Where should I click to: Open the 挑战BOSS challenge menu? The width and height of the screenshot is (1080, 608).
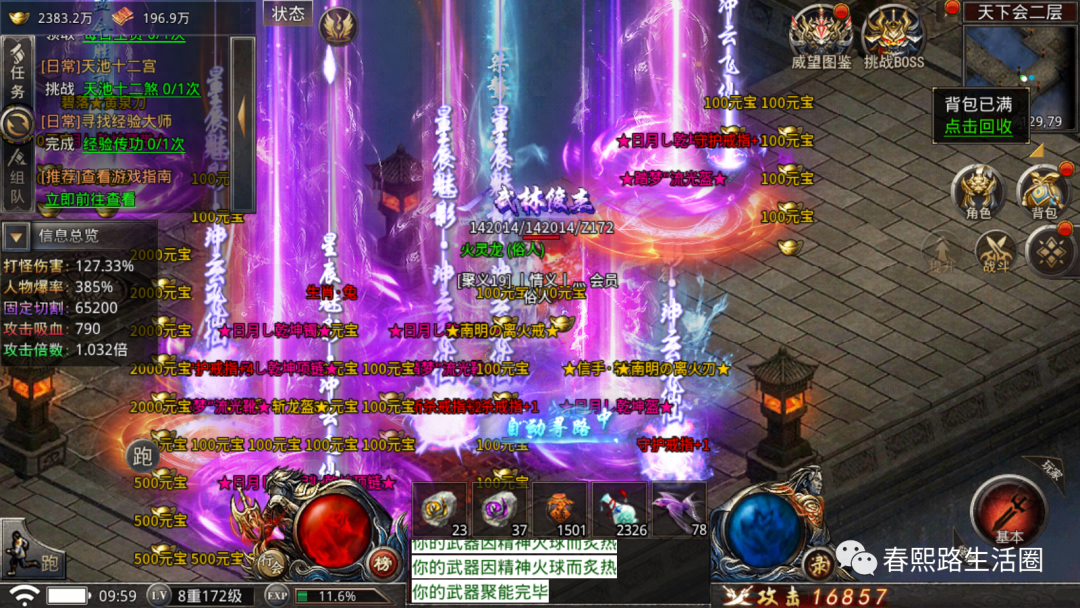[x=894, y=38]
